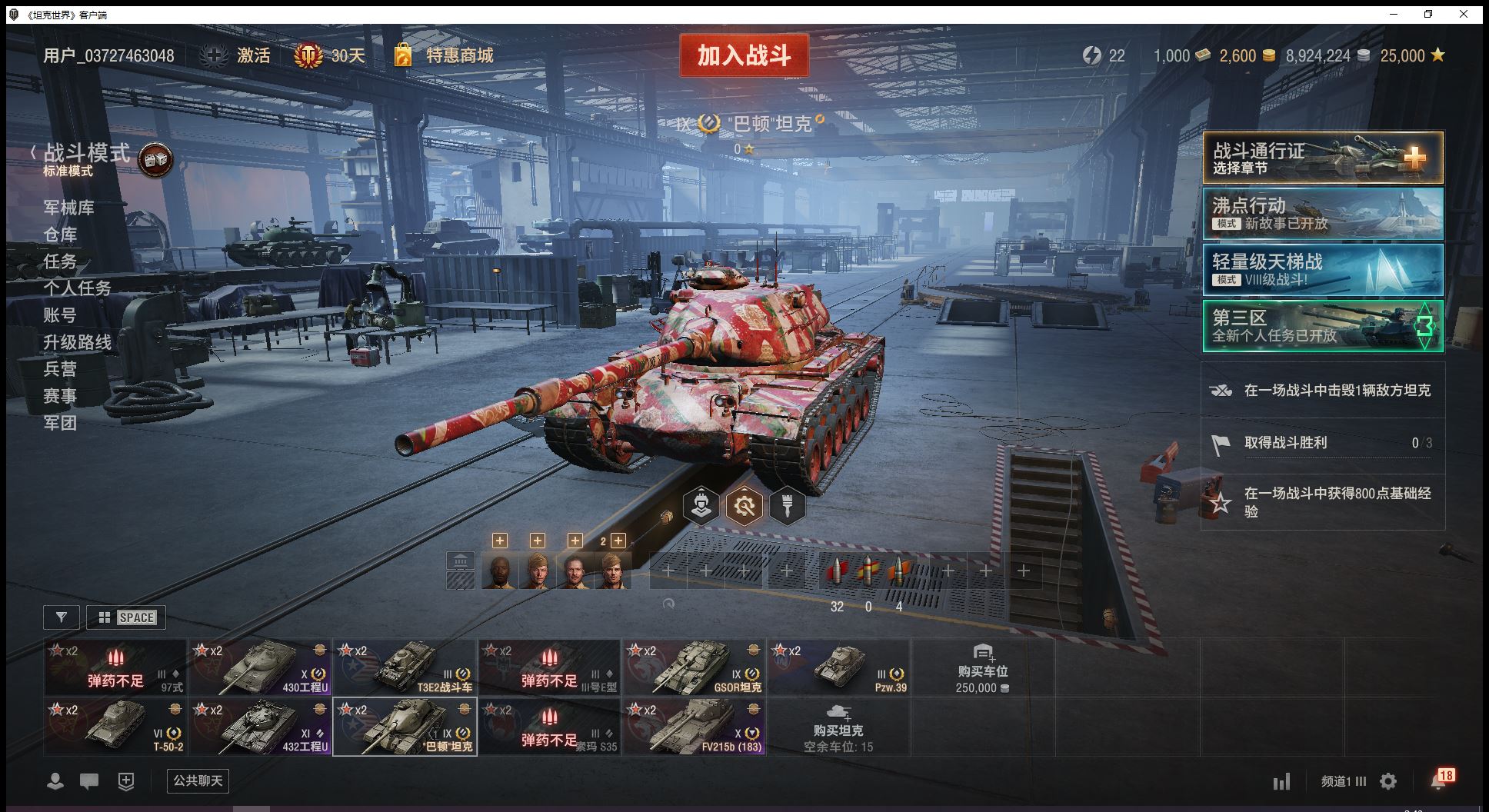The image size is (1489, 812).
Task: Open the 仓库 depot menu
Action: coord(60,235)
